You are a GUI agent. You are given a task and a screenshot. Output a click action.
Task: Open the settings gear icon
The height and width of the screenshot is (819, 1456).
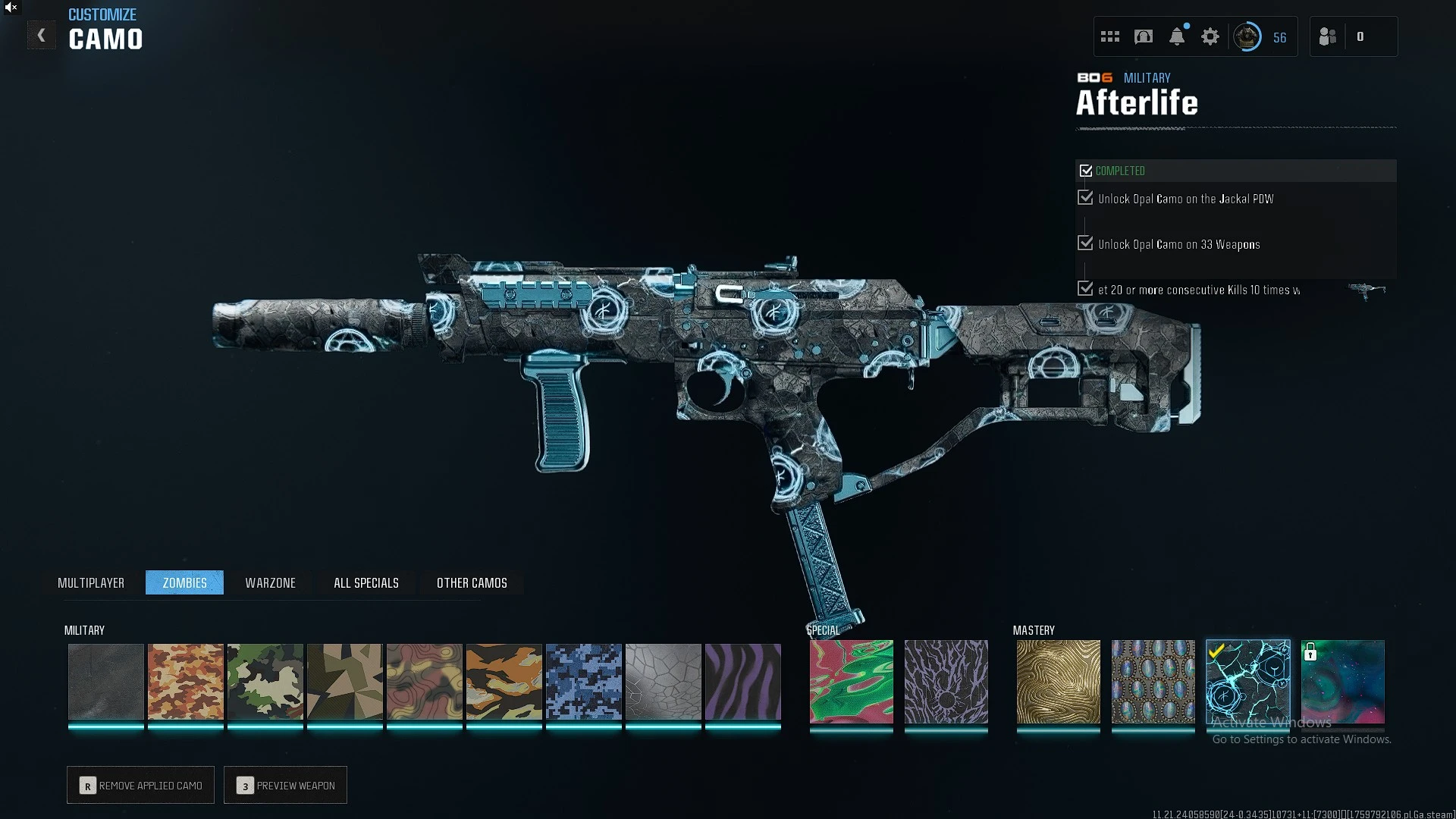pyautogui.click(x=1210, y=36)
